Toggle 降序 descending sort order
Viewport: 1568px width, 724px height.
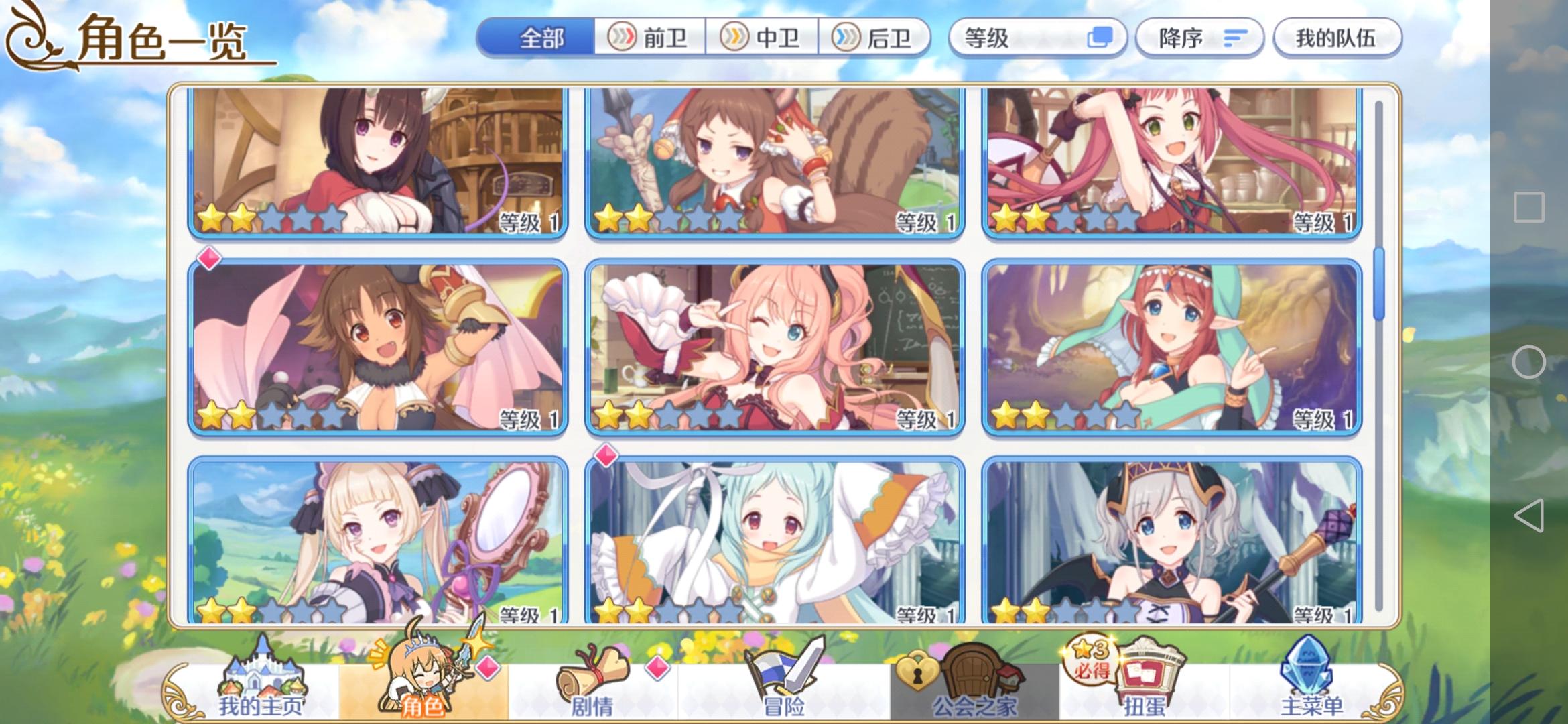pyautogui.click(x=1198, y=38)
